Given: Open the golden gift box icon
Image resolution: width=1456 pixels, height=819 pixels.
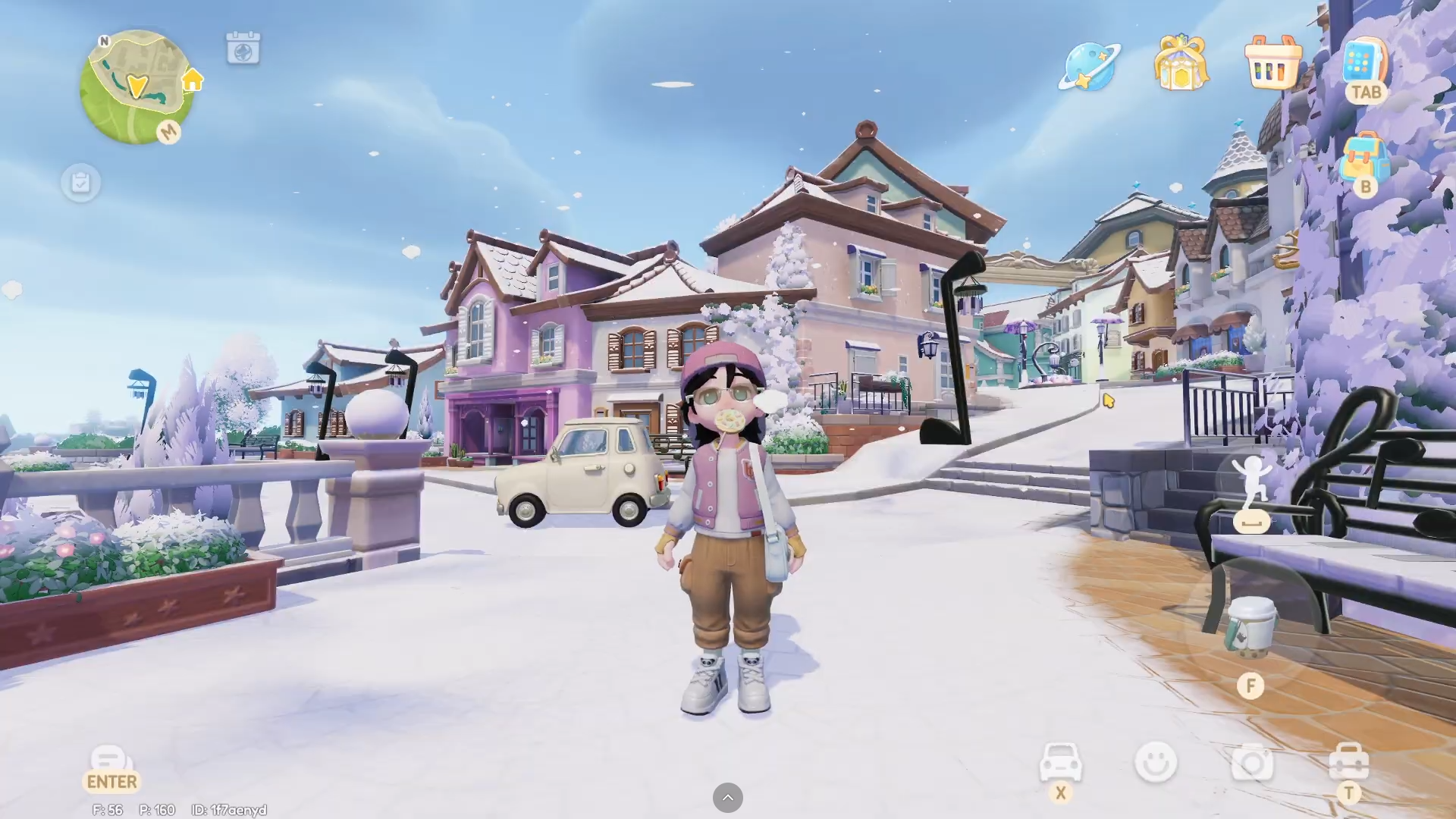Looking at the screenshot, I should pos(1181,64).
